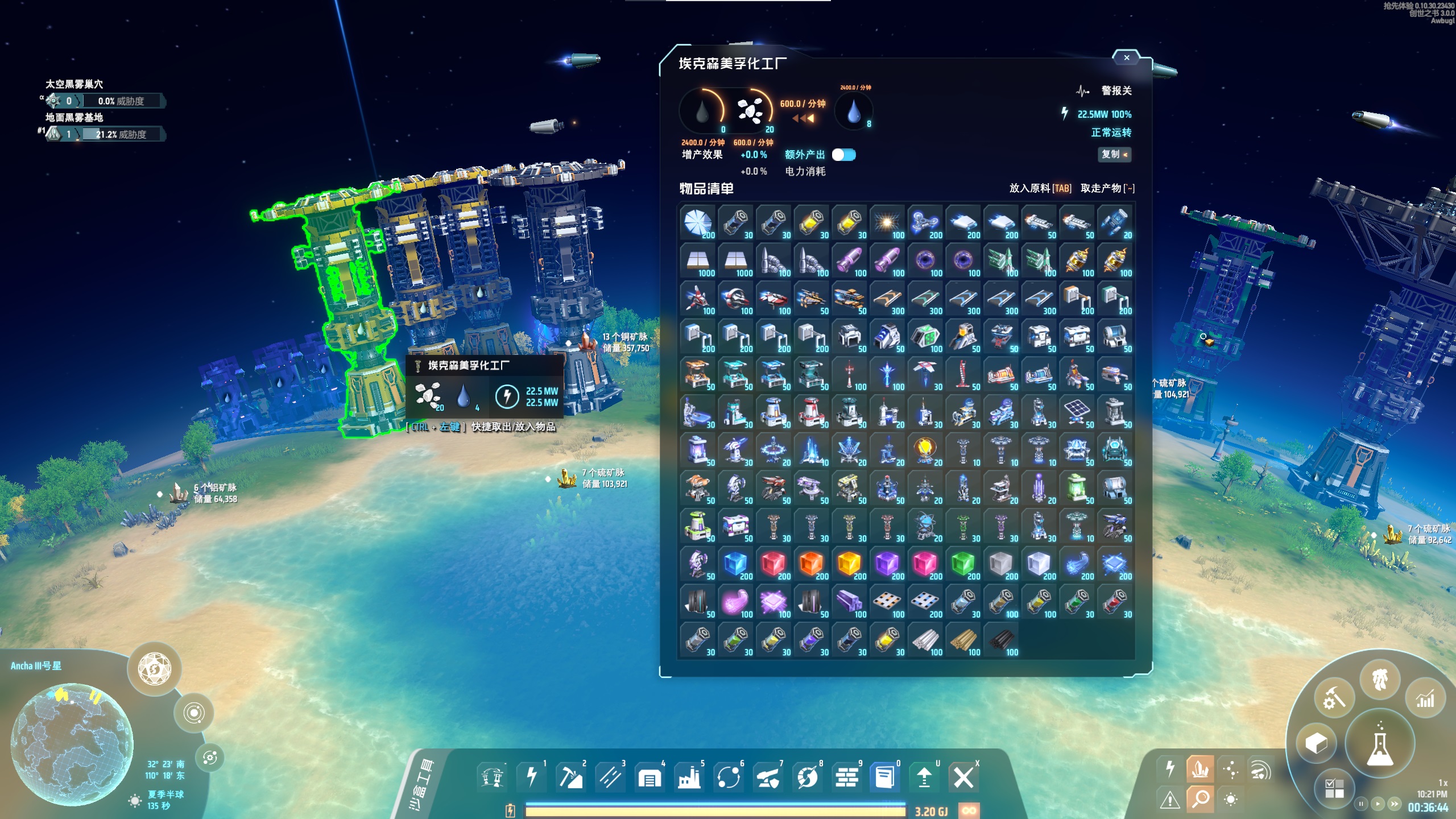Viewport: 1456px width, 819px height.
Task: Toggle the 额外产出 extra output switch
Action: [x=843, y=155]
